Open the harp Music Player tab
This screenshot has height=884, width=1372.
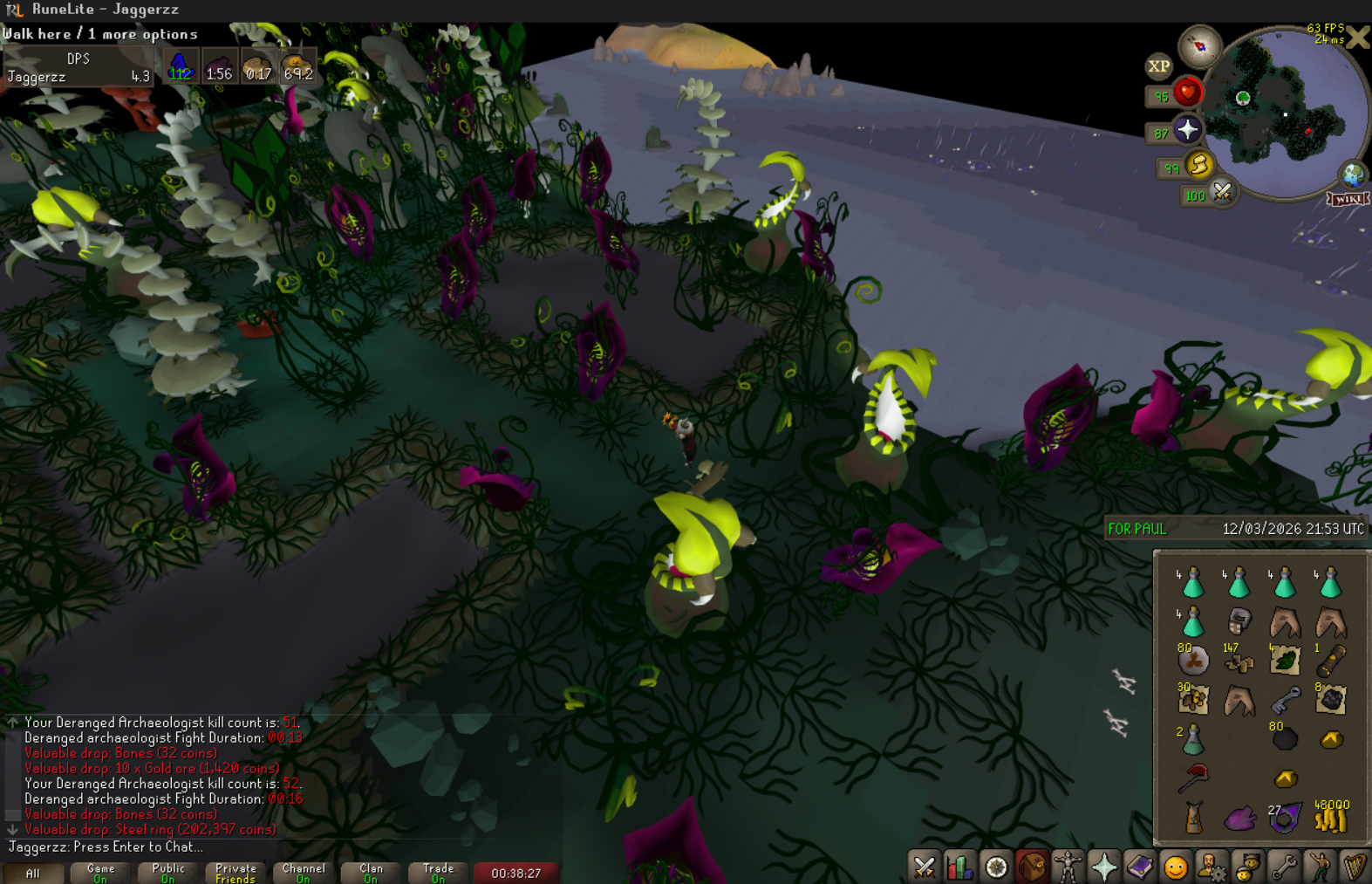pyautogui.click(x=1354, y=867)
